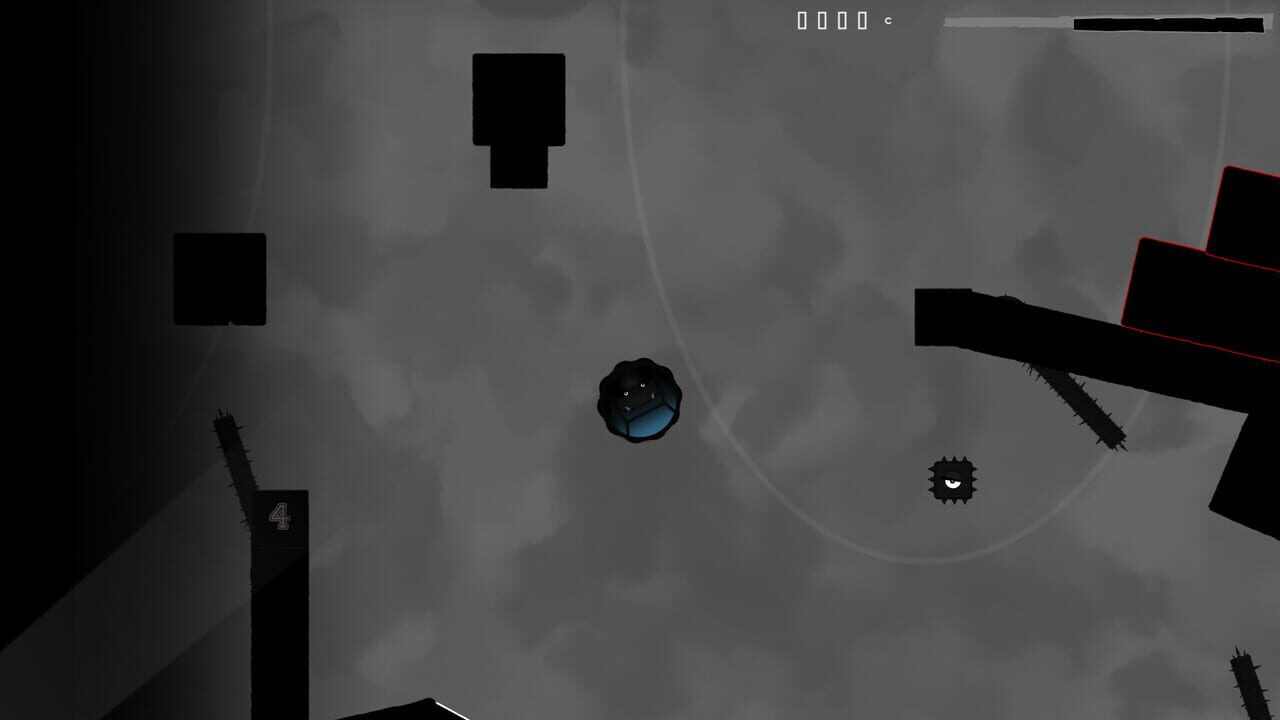
Task: Click the second collectible slot square
Action: 822,20
